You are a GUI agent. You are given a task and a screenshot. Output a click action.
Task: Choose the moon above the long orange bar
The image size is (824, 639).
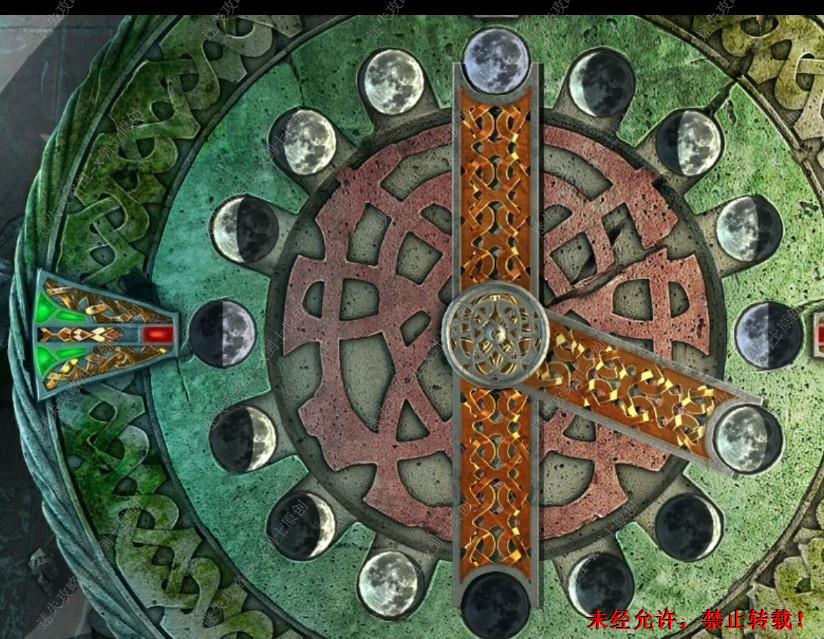(x=497, y=57)
